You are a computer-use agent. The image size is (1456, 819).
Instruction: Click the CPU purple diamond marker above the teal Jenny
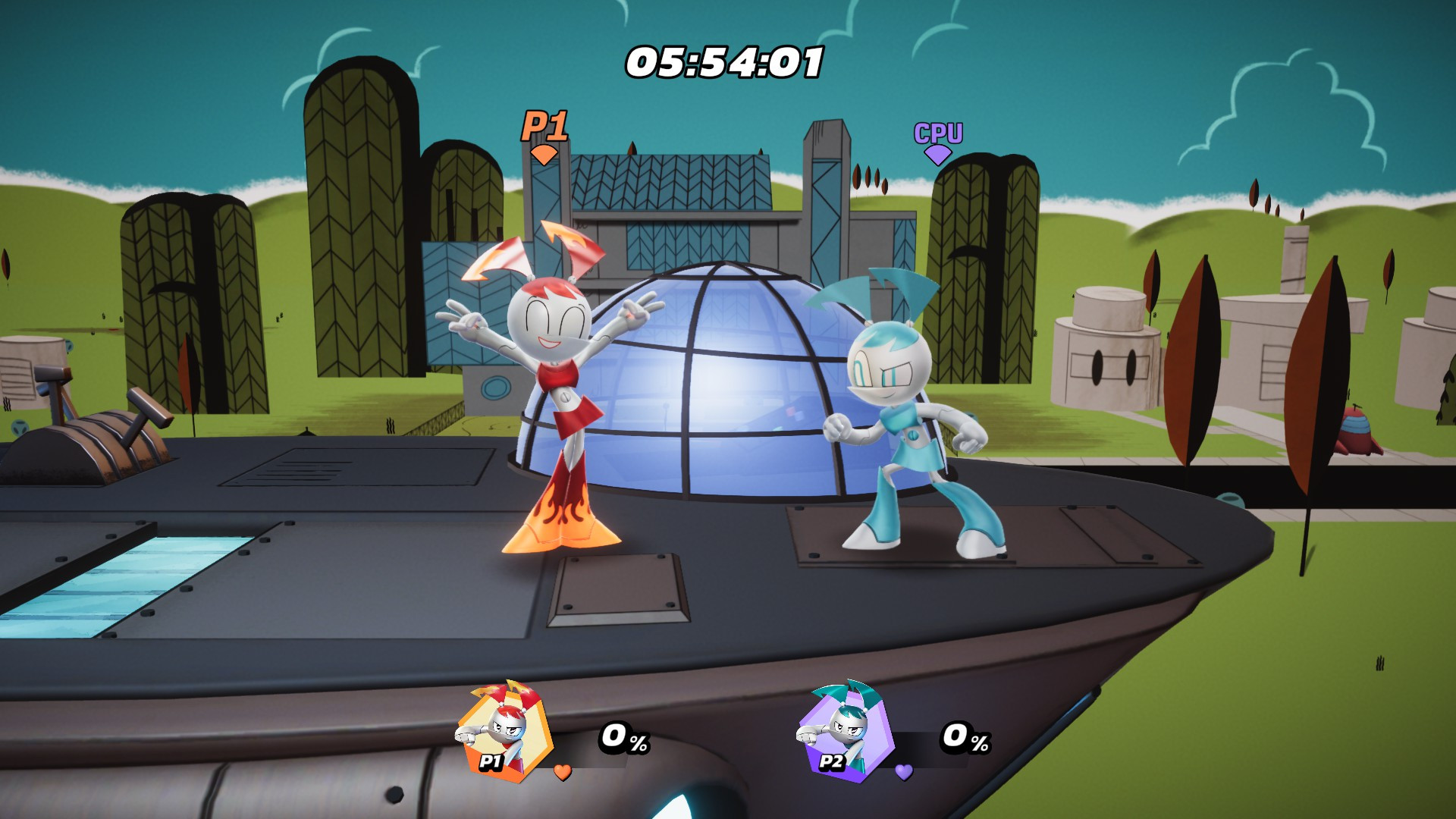coord(937,155)
